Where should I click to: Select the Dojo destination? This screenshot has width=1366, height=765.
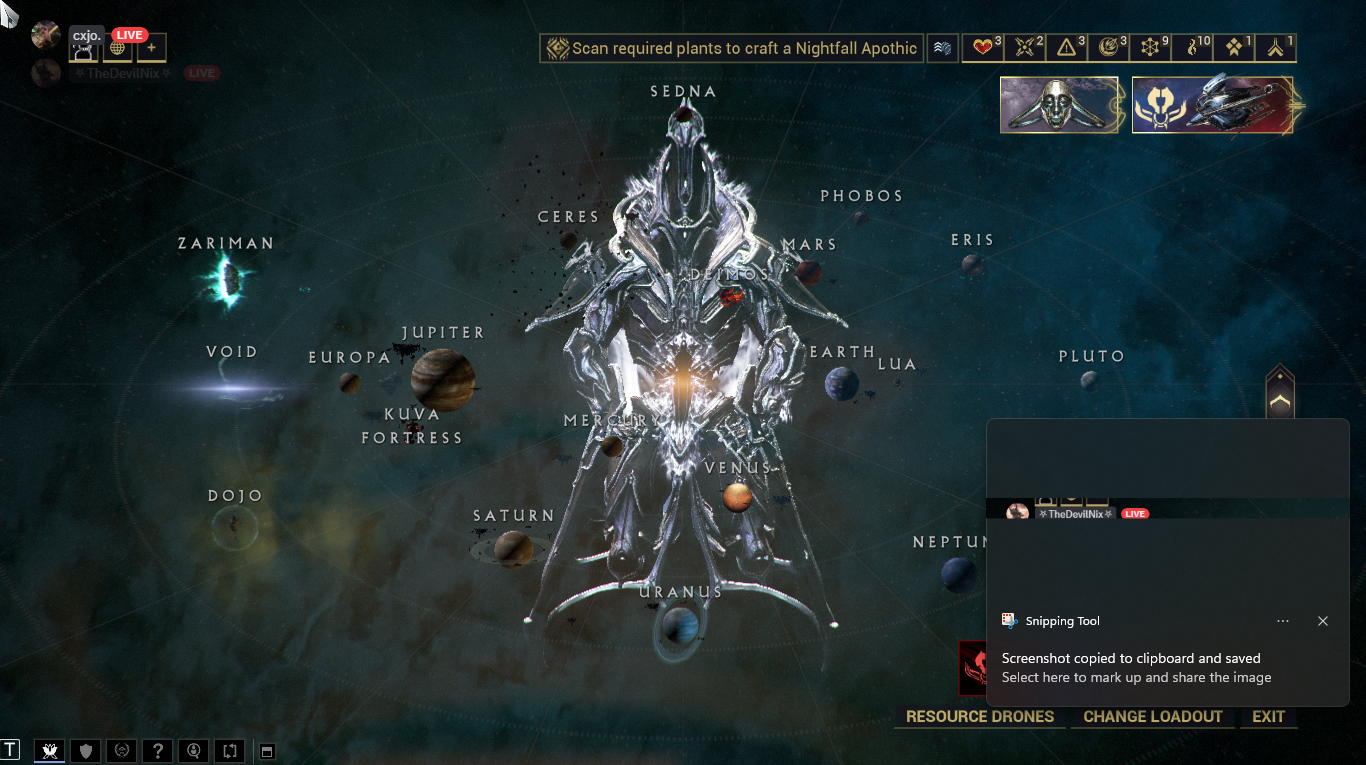point(236,526)
